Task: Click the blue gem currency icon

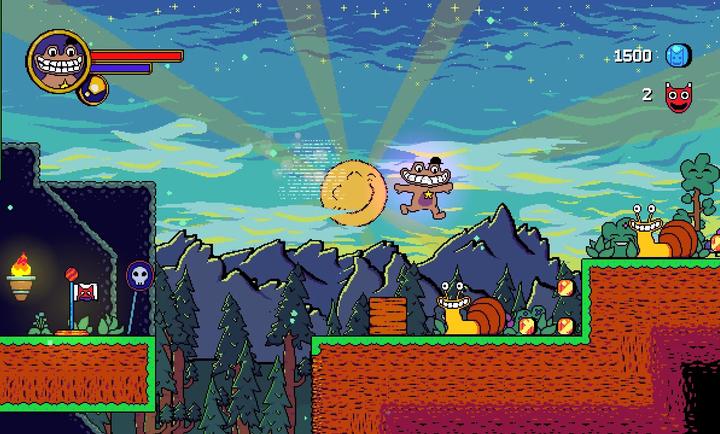Action: click(678, 55)
